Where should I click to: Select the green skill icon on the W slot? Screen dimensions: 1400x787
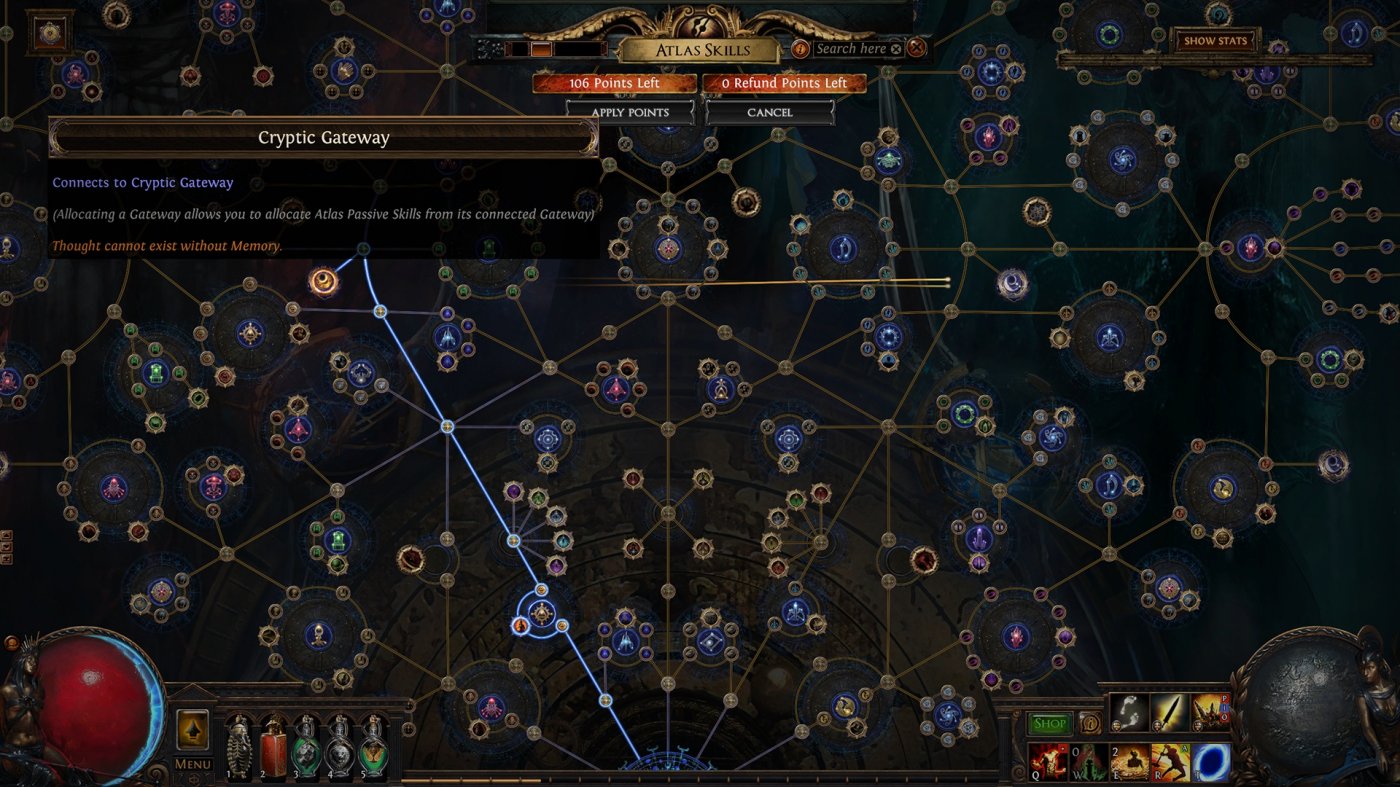tap(1088, 763)
